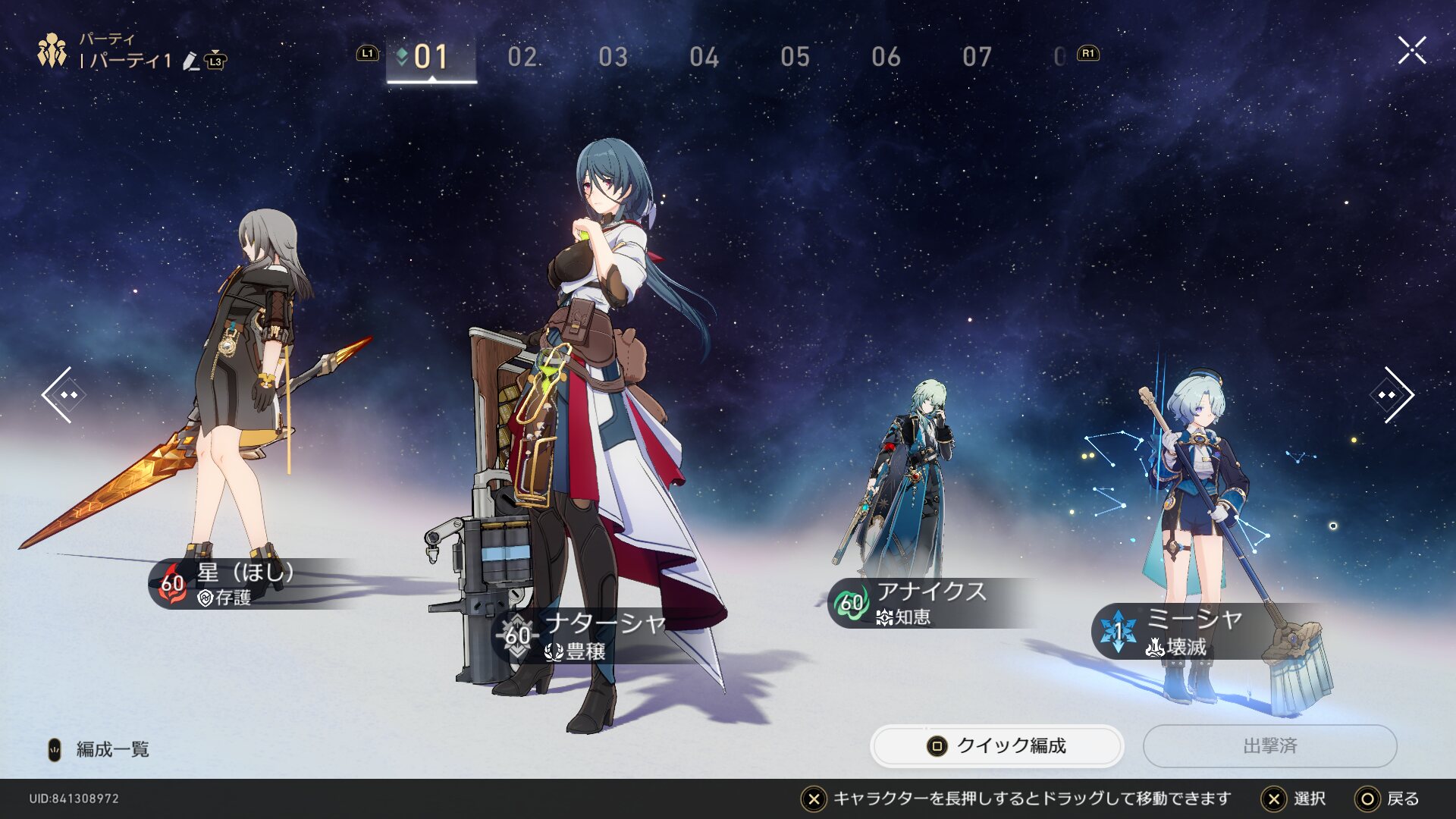This screenshot has height=819, width=1456.
Task: Rename the party via the pencil icon
Action: coord(190,61)
